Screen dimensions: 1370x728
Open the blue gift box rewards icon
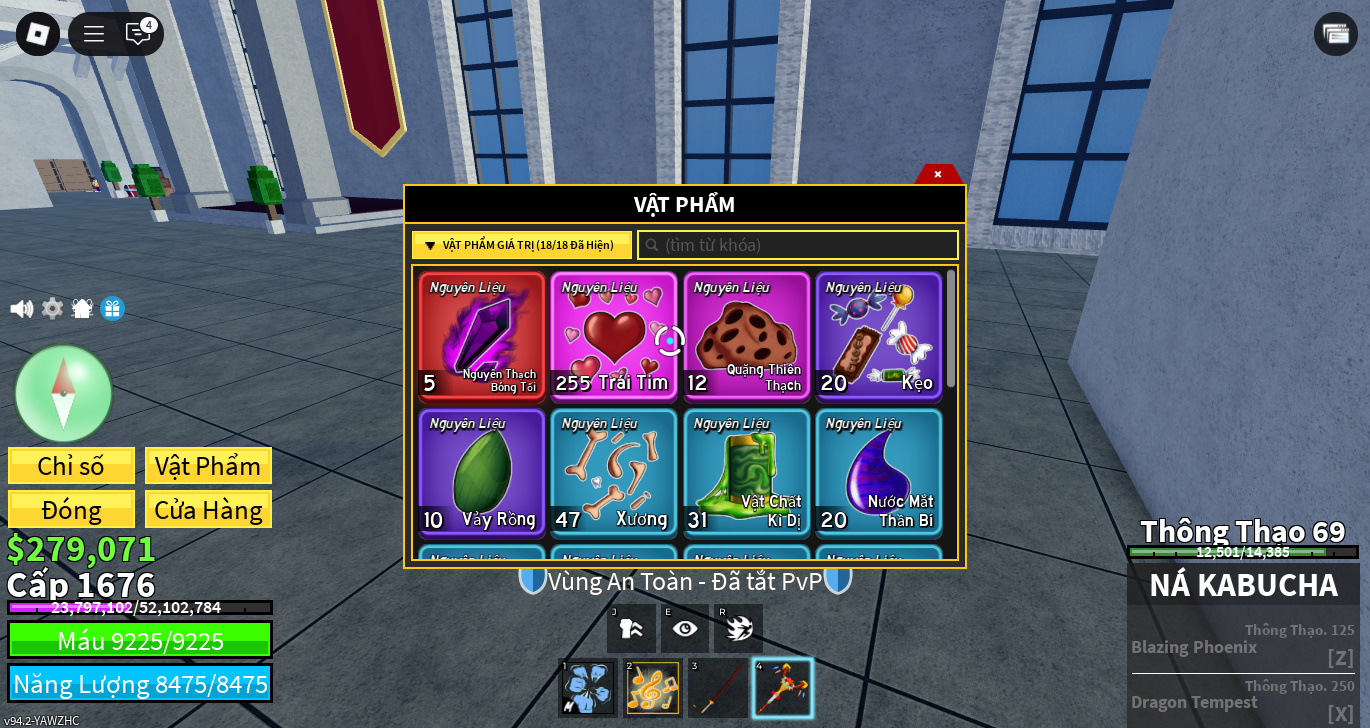click(x=112, y=309)
